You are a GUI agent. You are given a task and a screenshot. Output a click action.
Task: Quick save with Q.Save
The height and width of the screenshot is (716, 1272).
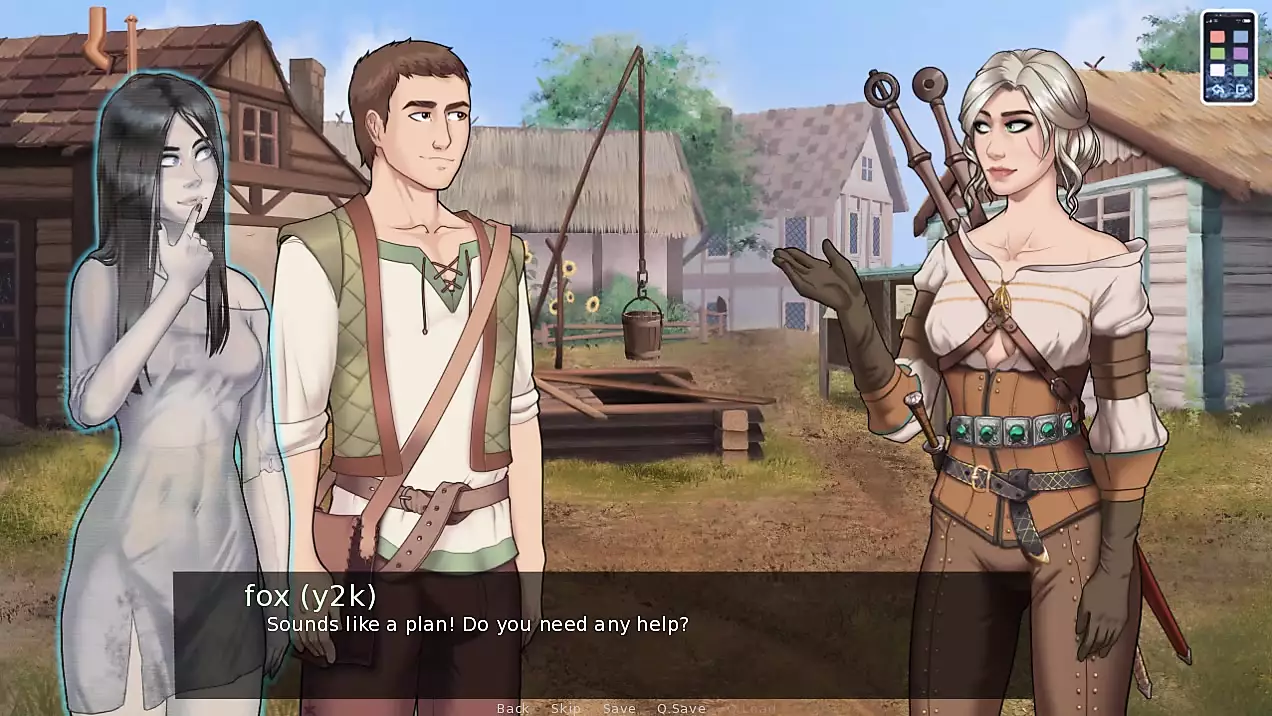681,708
